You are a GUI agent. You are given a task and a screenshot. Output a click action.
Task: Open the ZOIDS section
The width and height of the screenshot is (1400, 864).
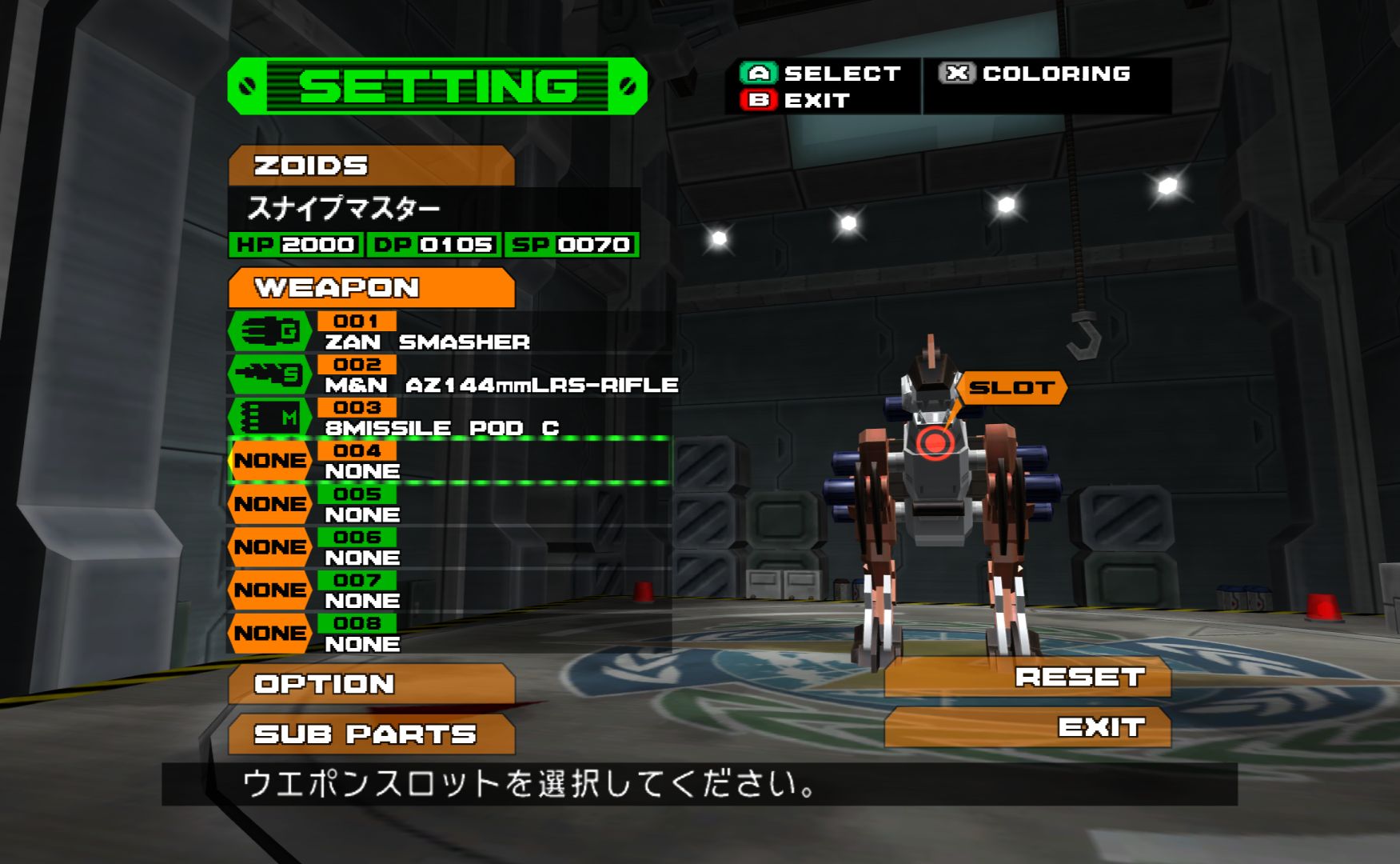tap(371, 166)
